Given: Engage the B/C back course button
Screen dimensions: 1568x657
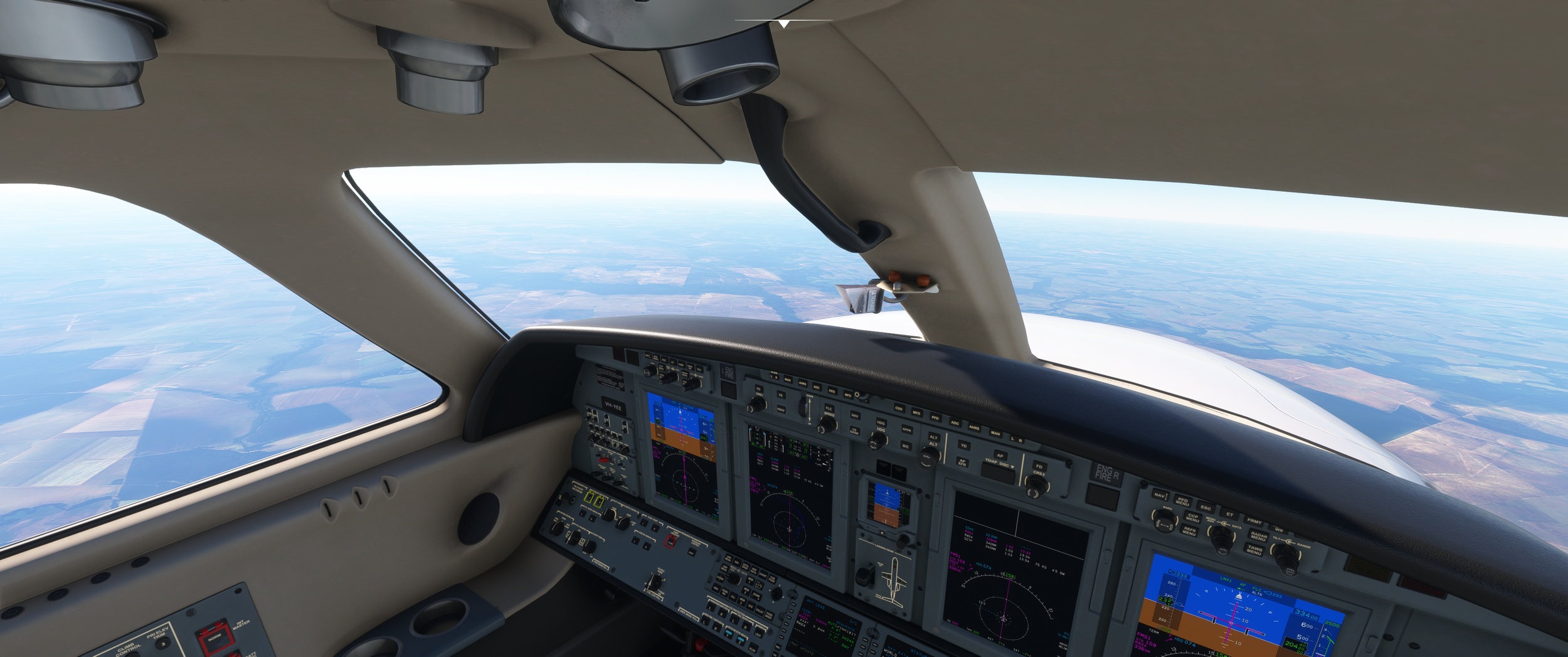Looking at the screenshot, I should click(x=905, y=446).
